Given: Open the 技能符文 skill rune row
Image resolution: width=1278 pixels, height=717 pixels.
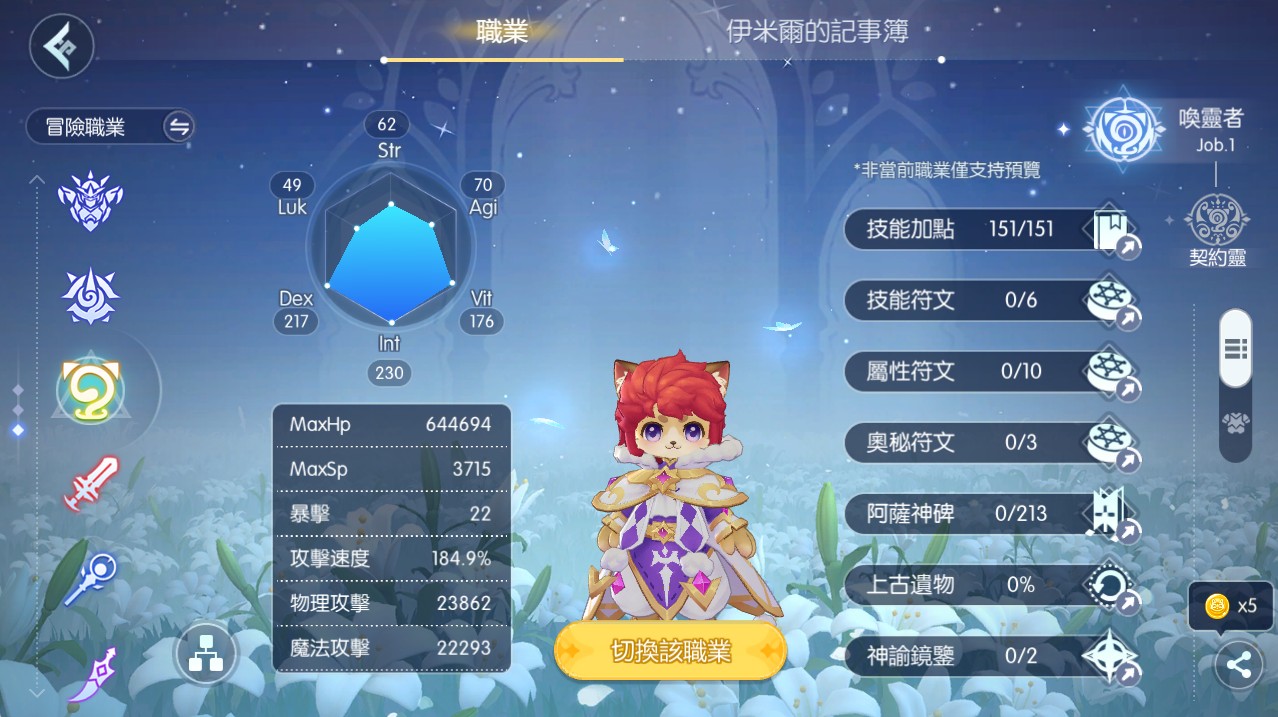Looking at the screenshot, I should coord(990,300).
